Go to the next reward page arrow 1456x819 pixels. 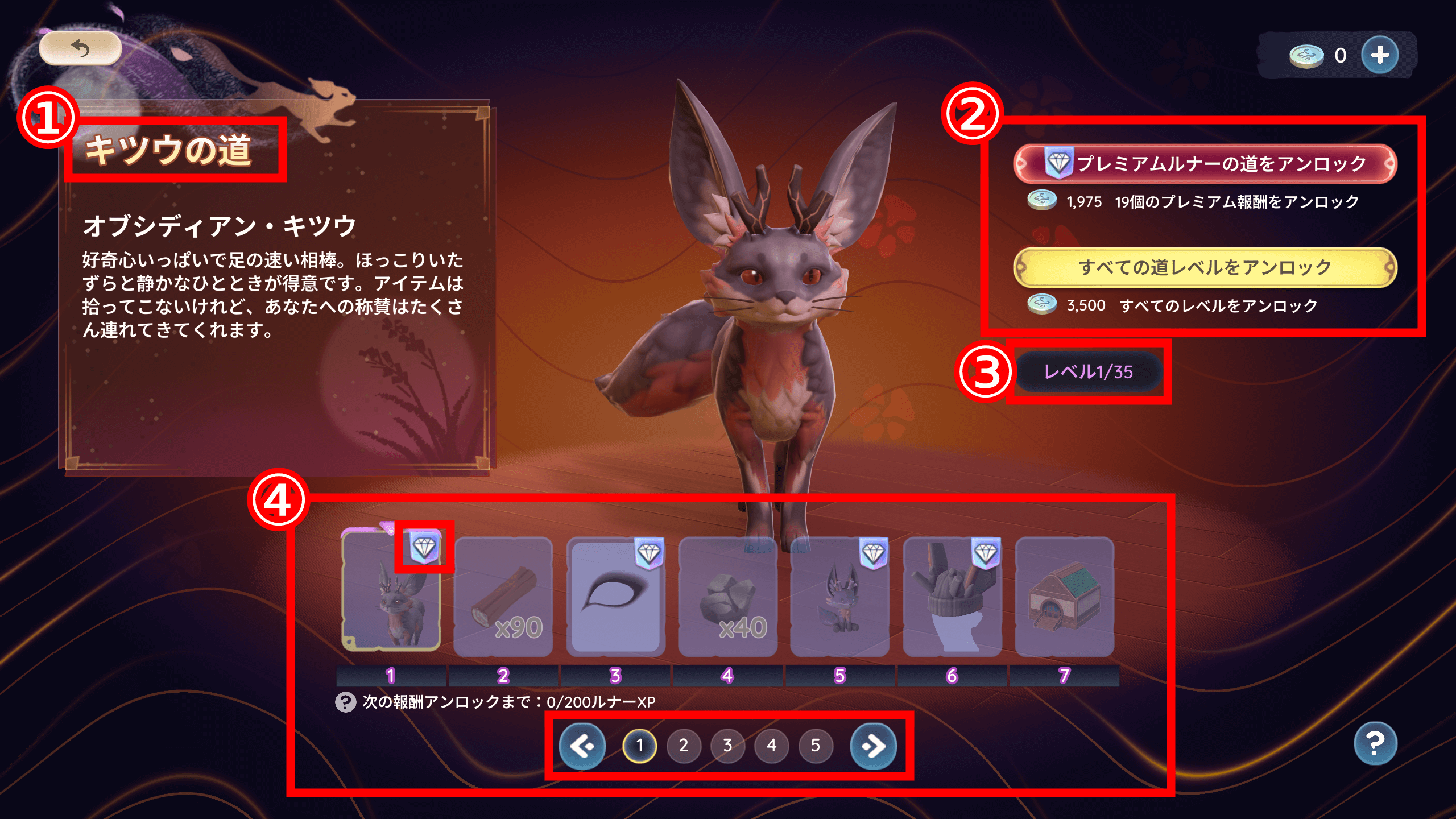click(x=873, y=746)
